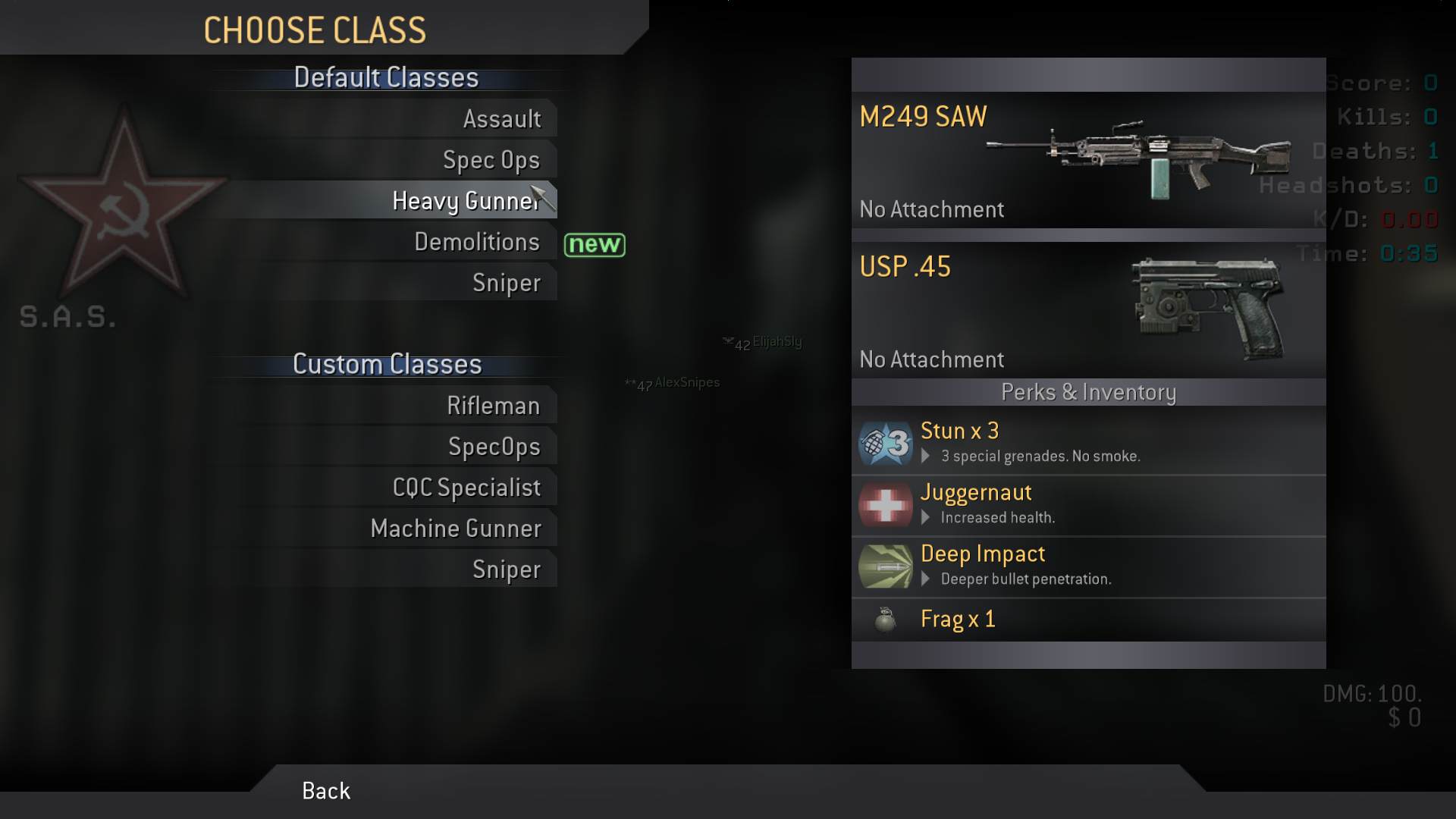
Task: Select the Assault default class
Action: click(501, 119)
